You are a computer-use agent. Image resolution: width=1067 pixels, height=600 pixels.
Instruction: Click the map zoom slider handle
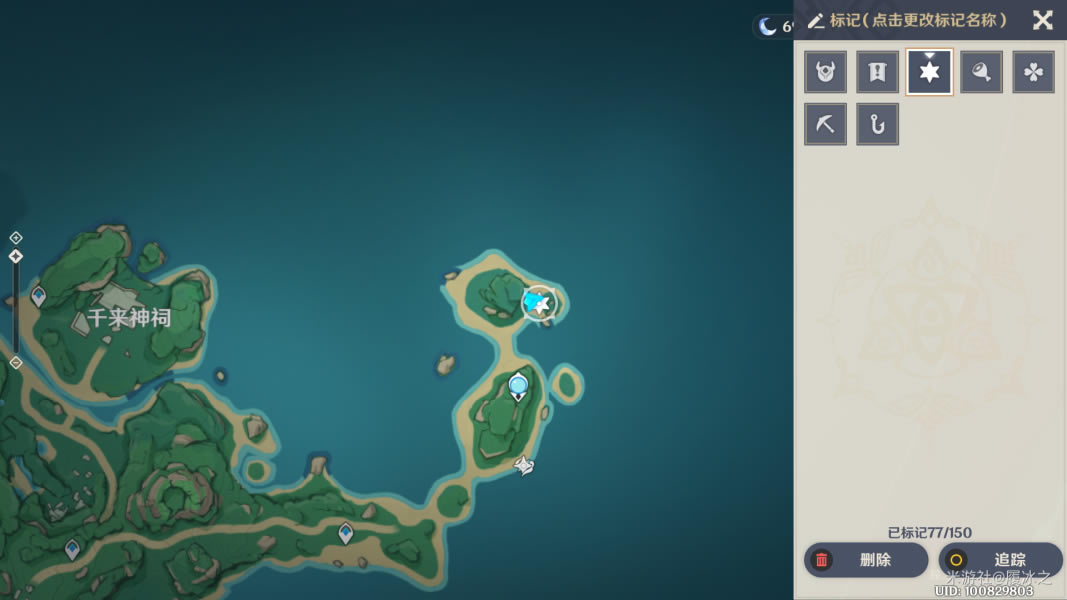pos(16,257)
